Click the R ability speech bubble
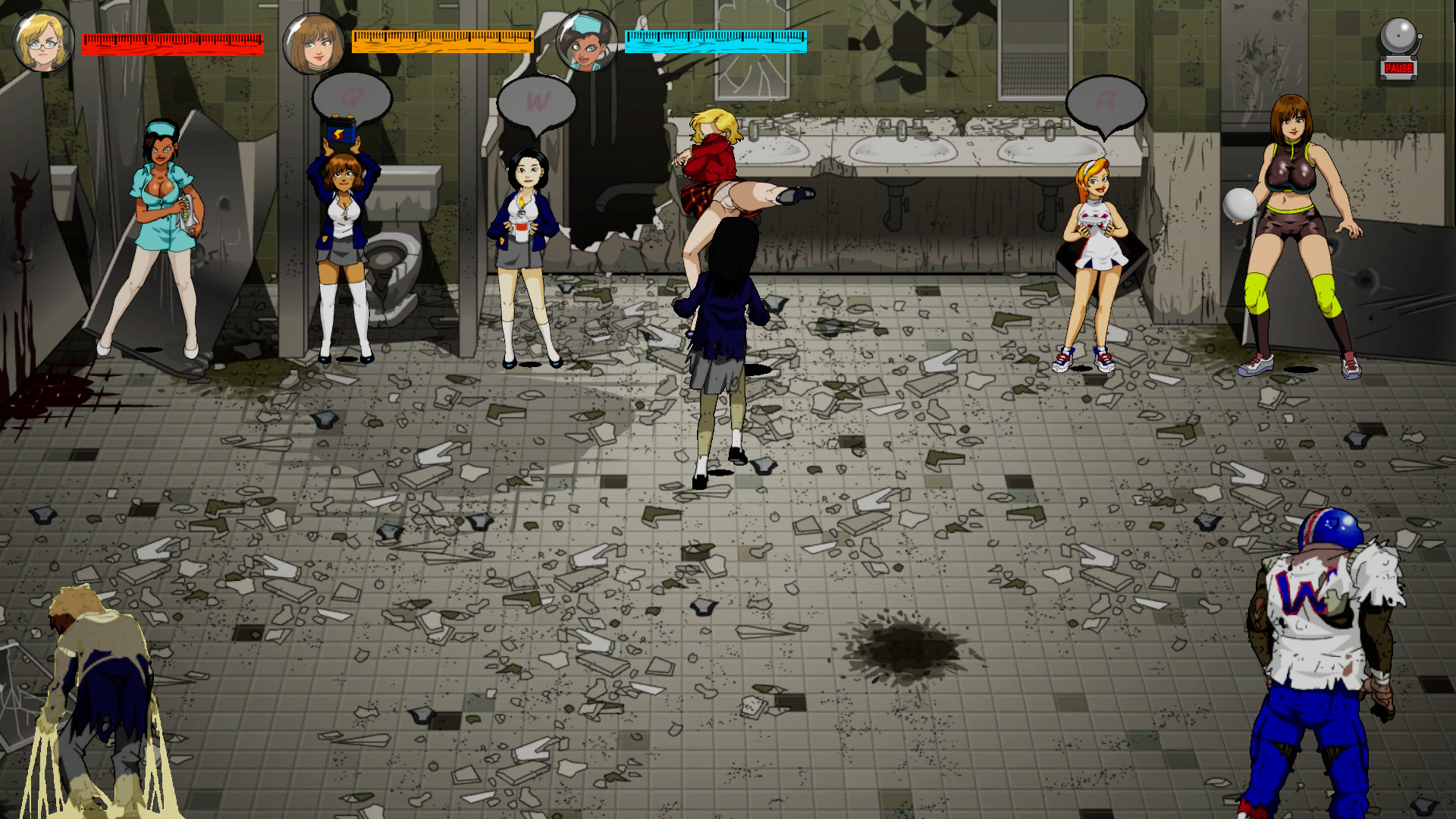Image resolution: width=1456 pixels, height=819 pixels. coord(1107,99)
